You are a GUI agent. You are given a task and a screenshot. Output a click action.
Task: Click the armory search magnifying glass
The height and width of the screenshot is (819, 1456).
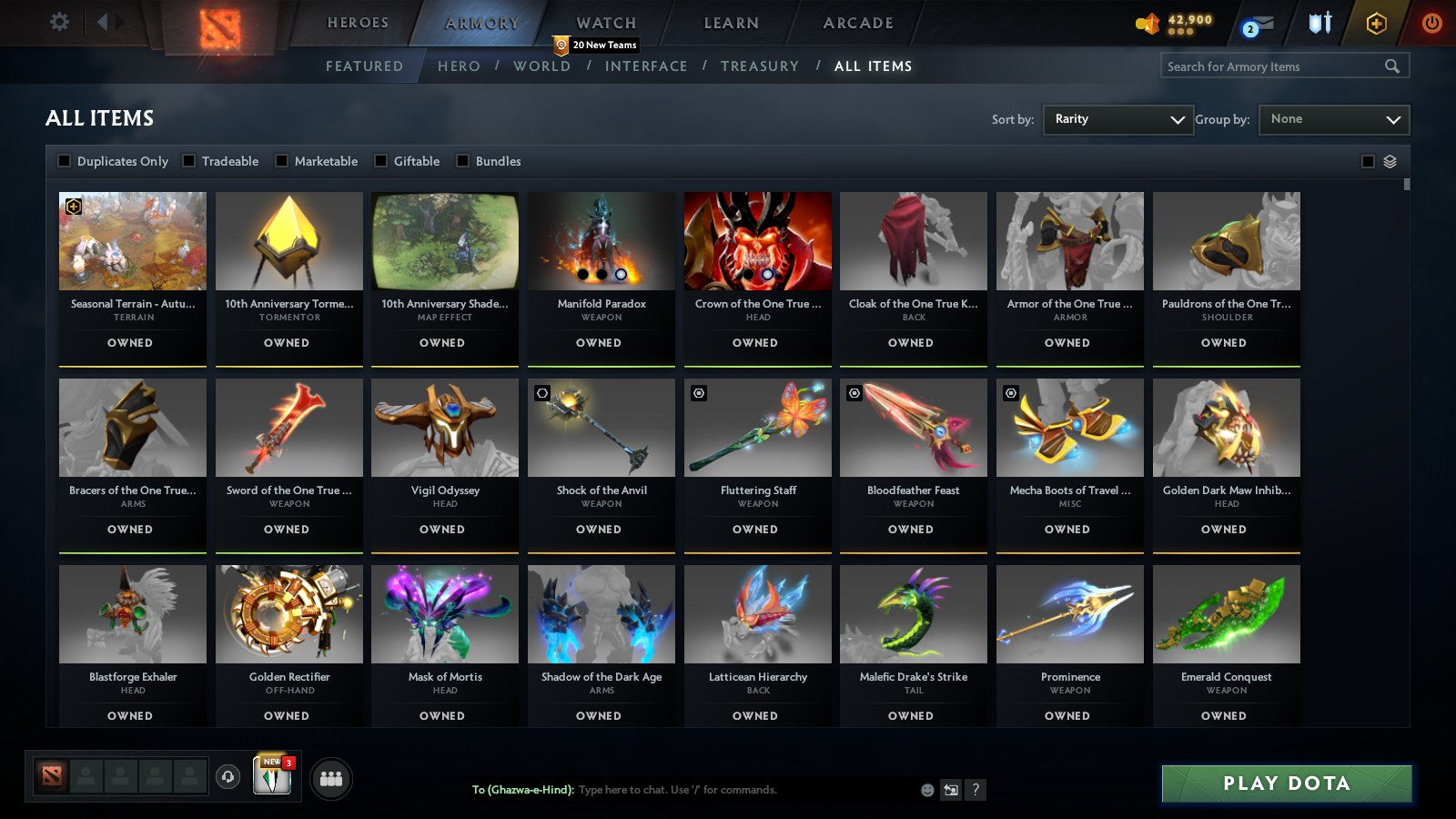click(1392, 66)
